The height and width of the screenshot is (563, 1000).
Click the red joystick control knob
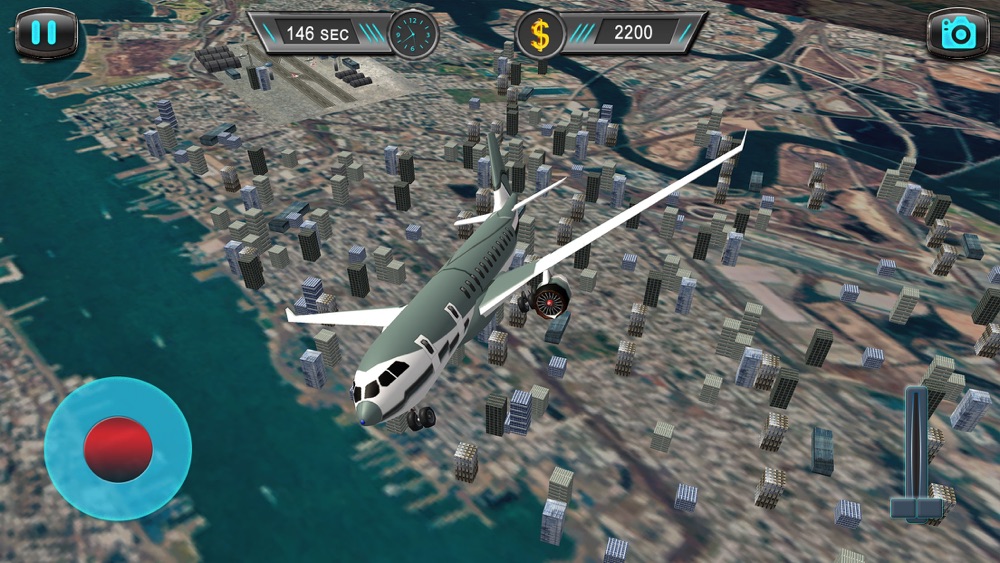click(x=118, y=449)
